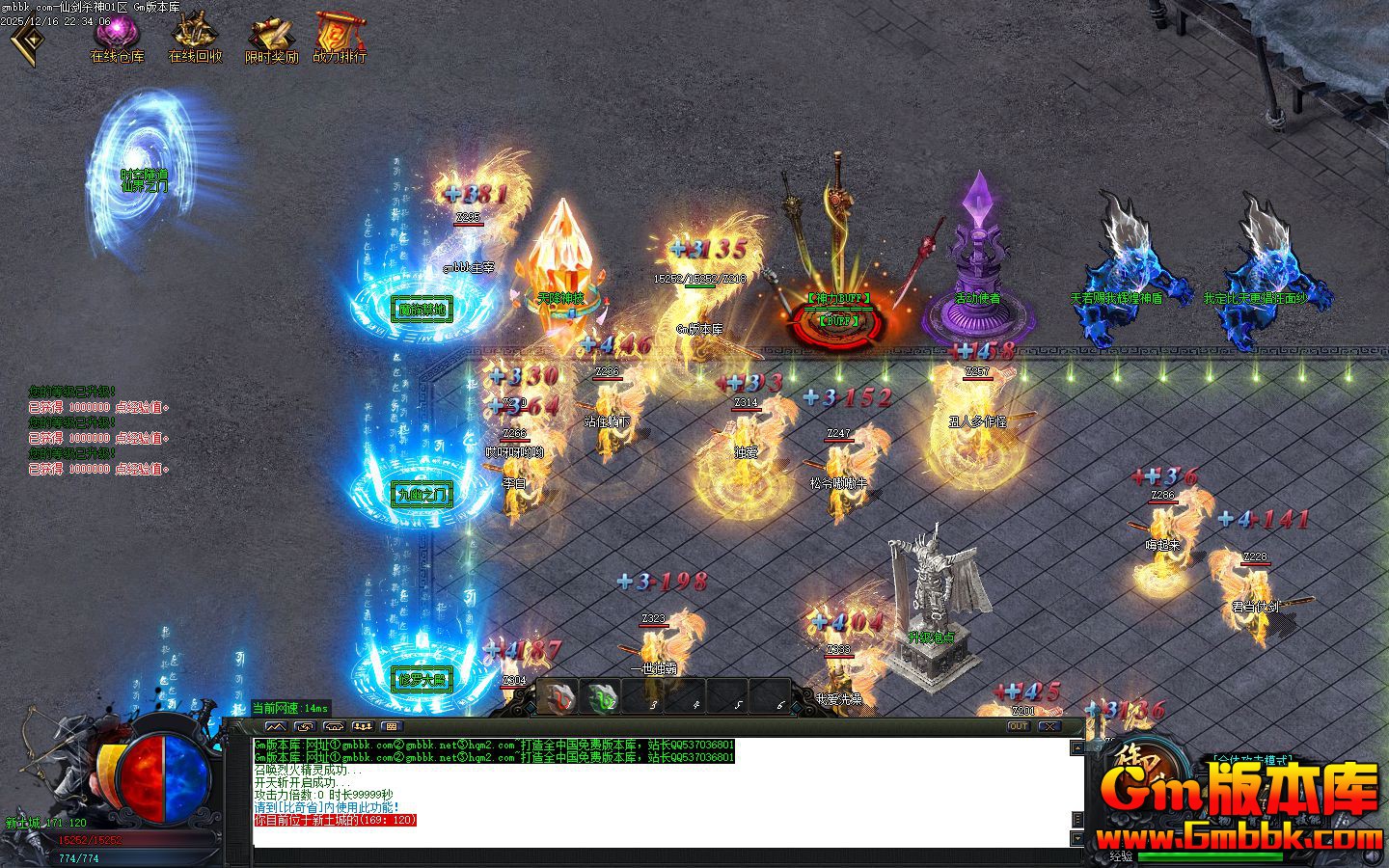This screenshot has width=1389, height=868.
Task: Click the mountain-icon chat toolbar button
Action: point(276,726)
